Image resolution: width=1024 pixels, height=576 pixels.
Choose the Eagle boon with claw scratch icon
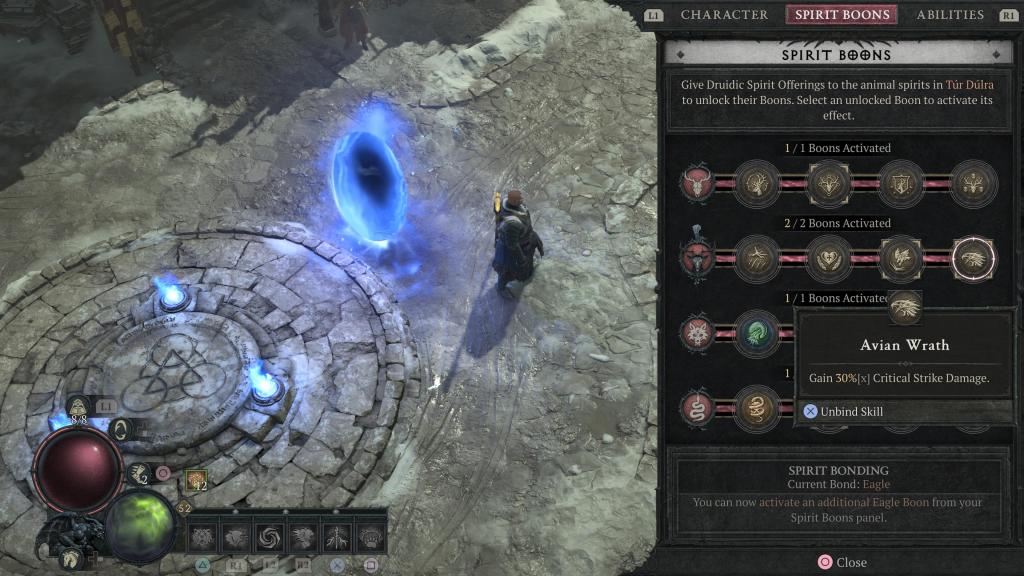click(757, 259)
